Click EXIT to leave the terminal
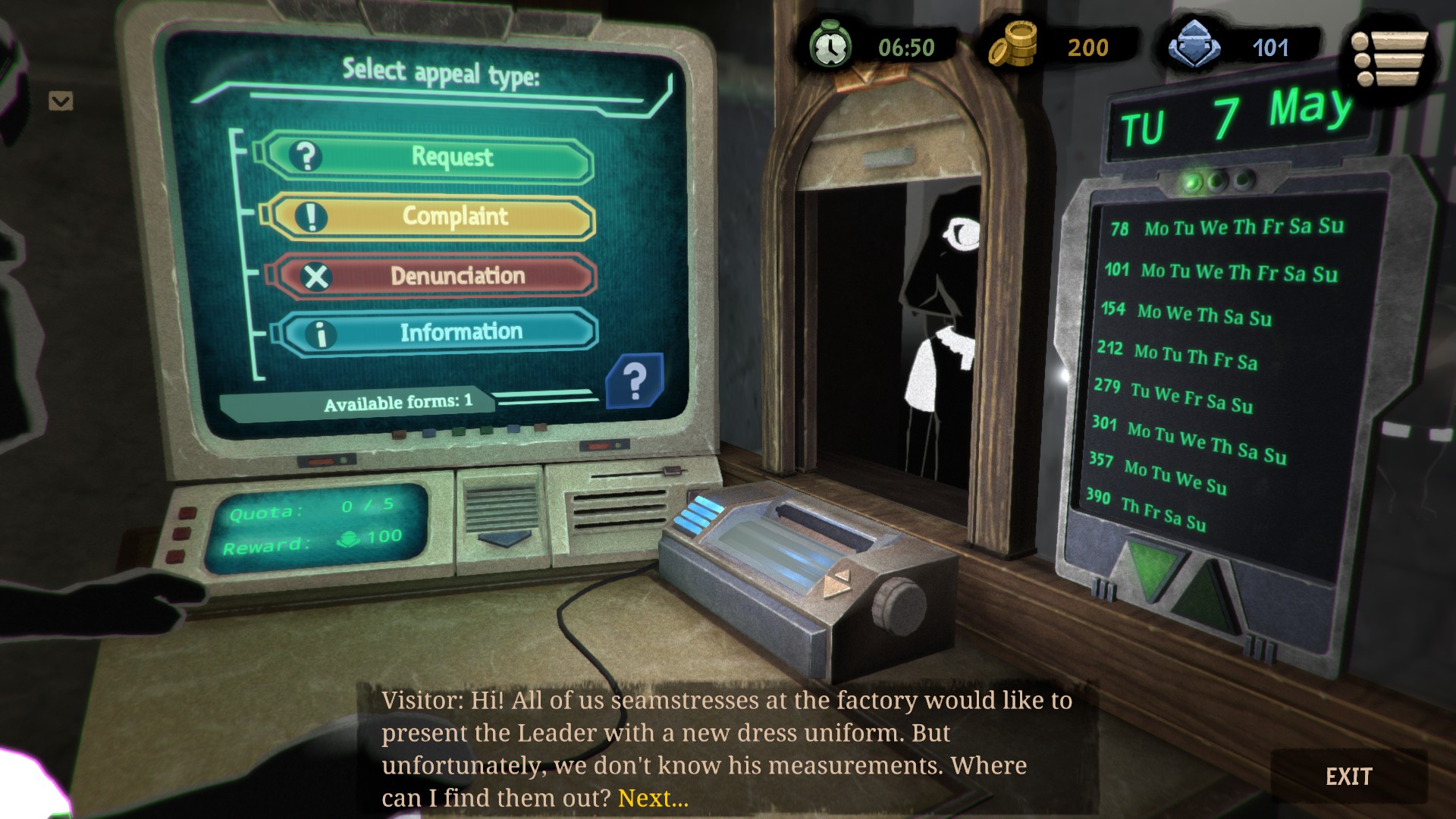 pos(1348,777)
